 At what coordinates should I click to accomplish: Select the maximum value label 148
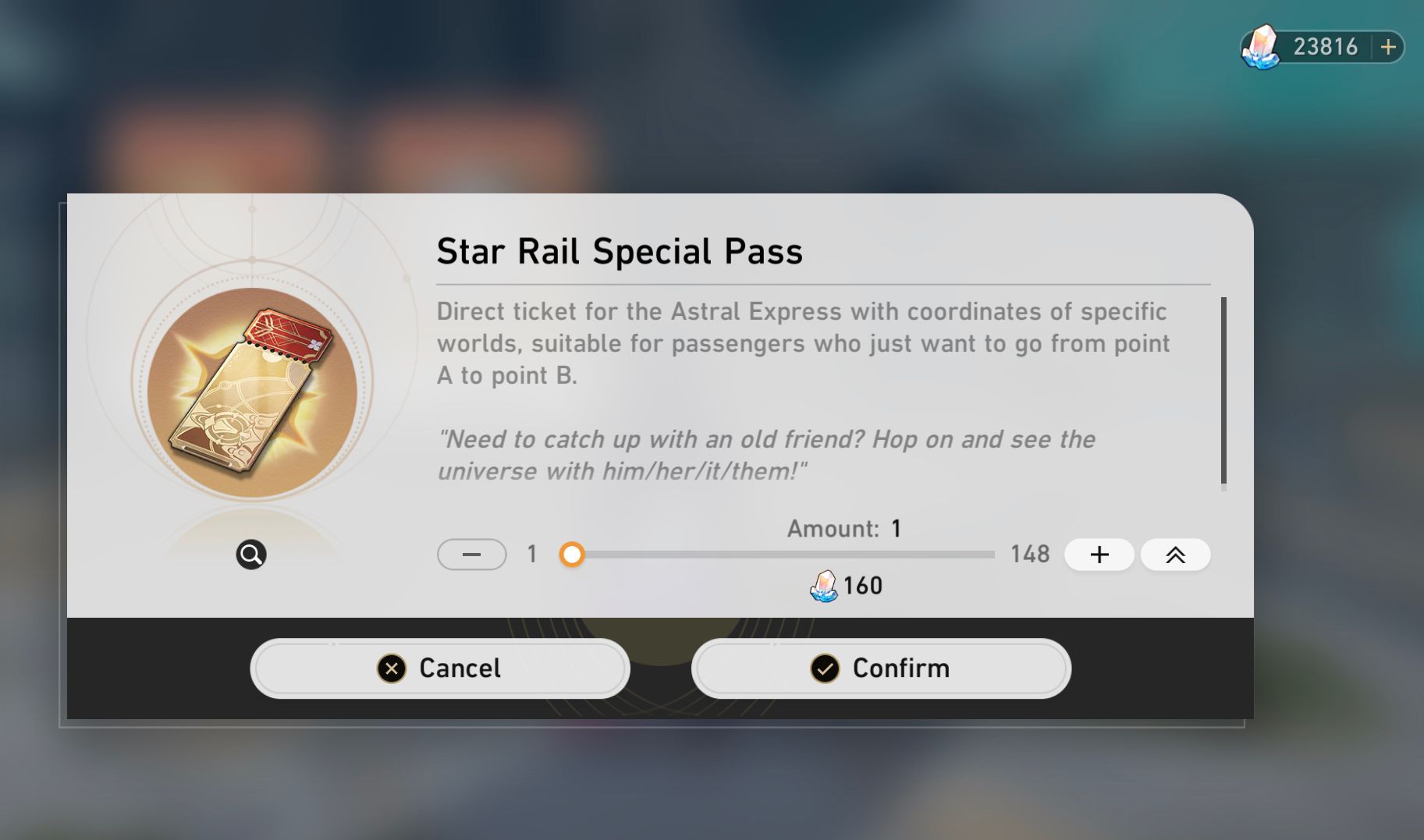click(x=1032, y=554)
